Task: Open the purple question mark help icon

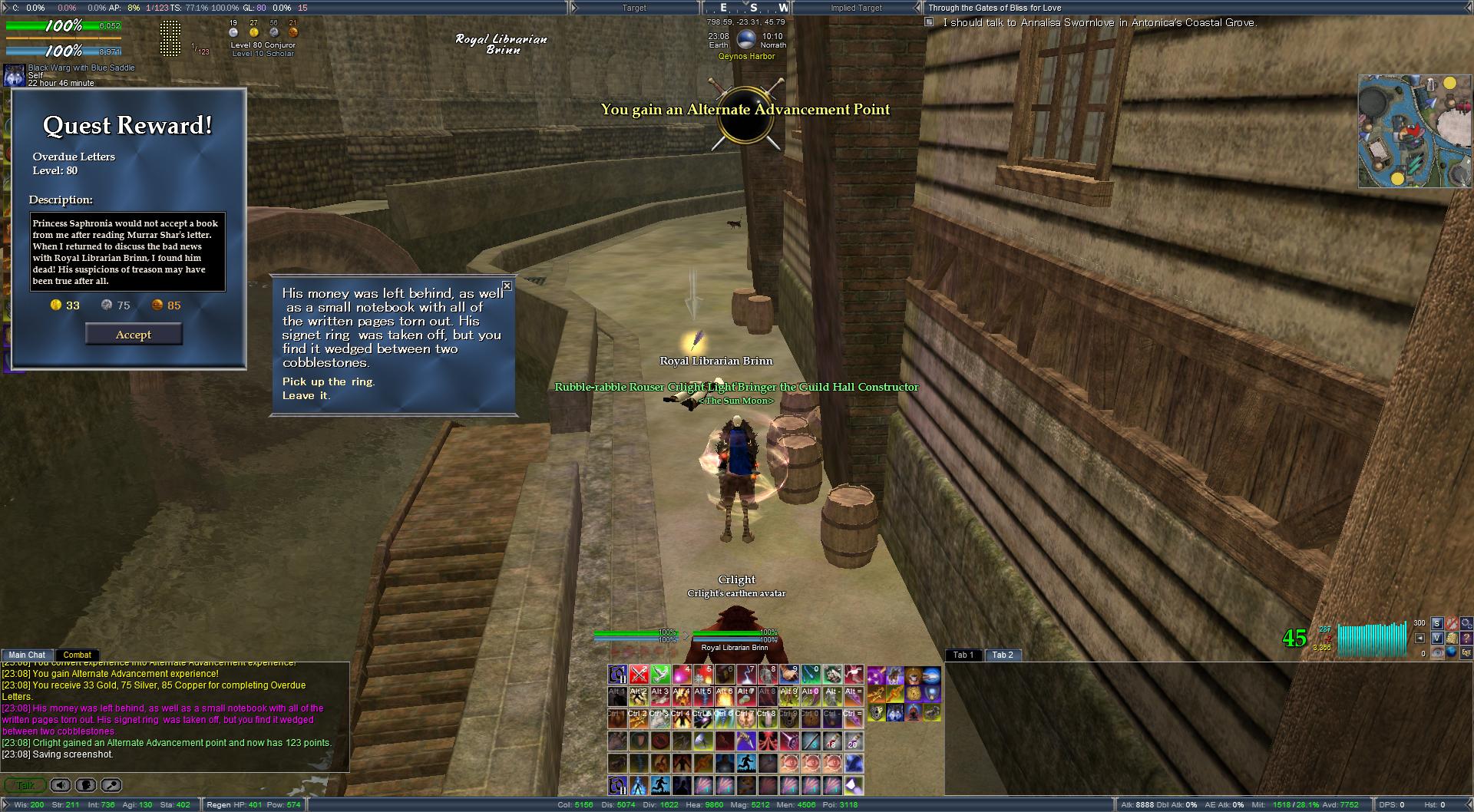Action: (1467, 639)
